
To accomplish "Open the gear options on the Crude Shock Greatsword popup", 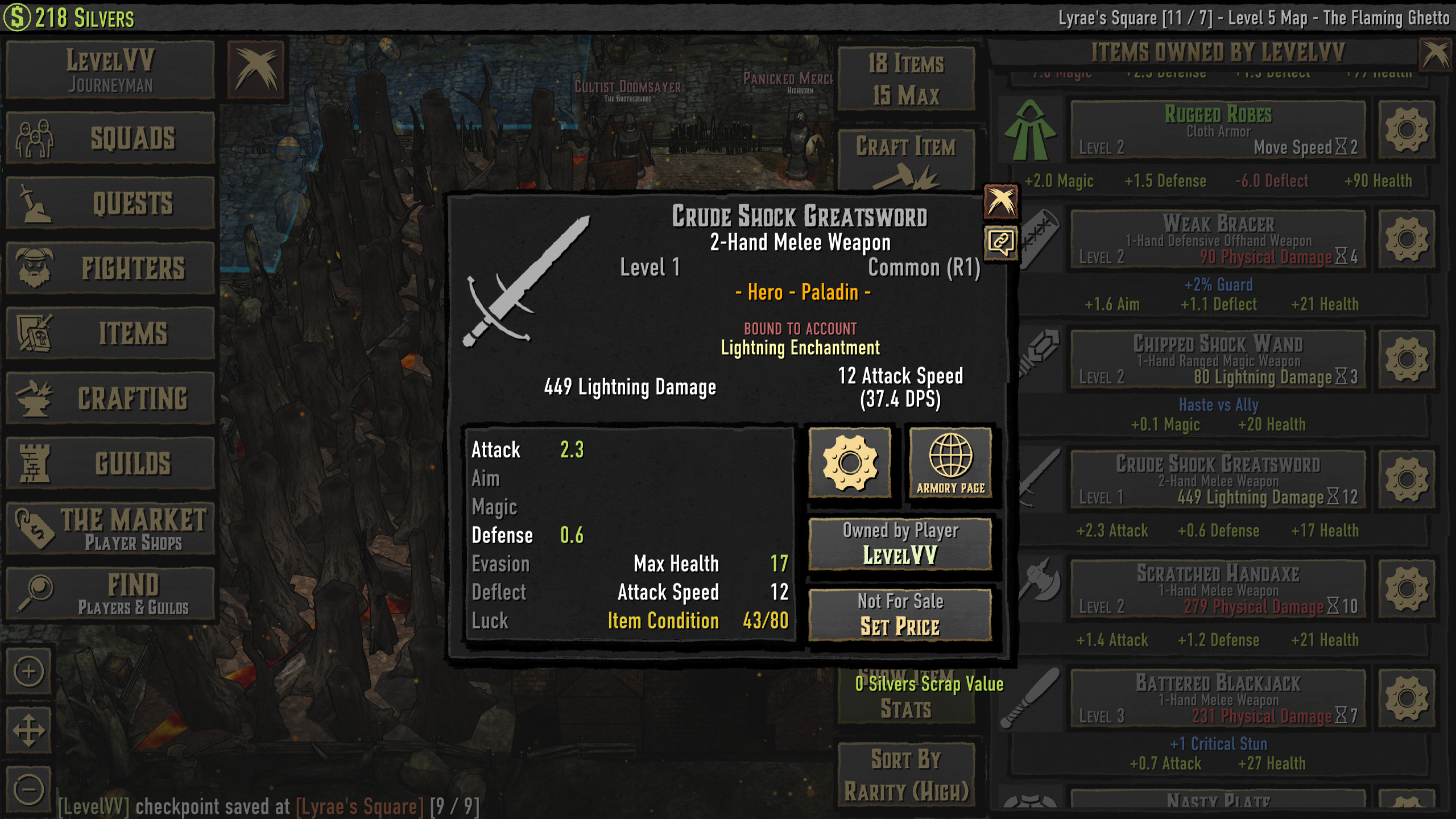I will coord(850,462).
